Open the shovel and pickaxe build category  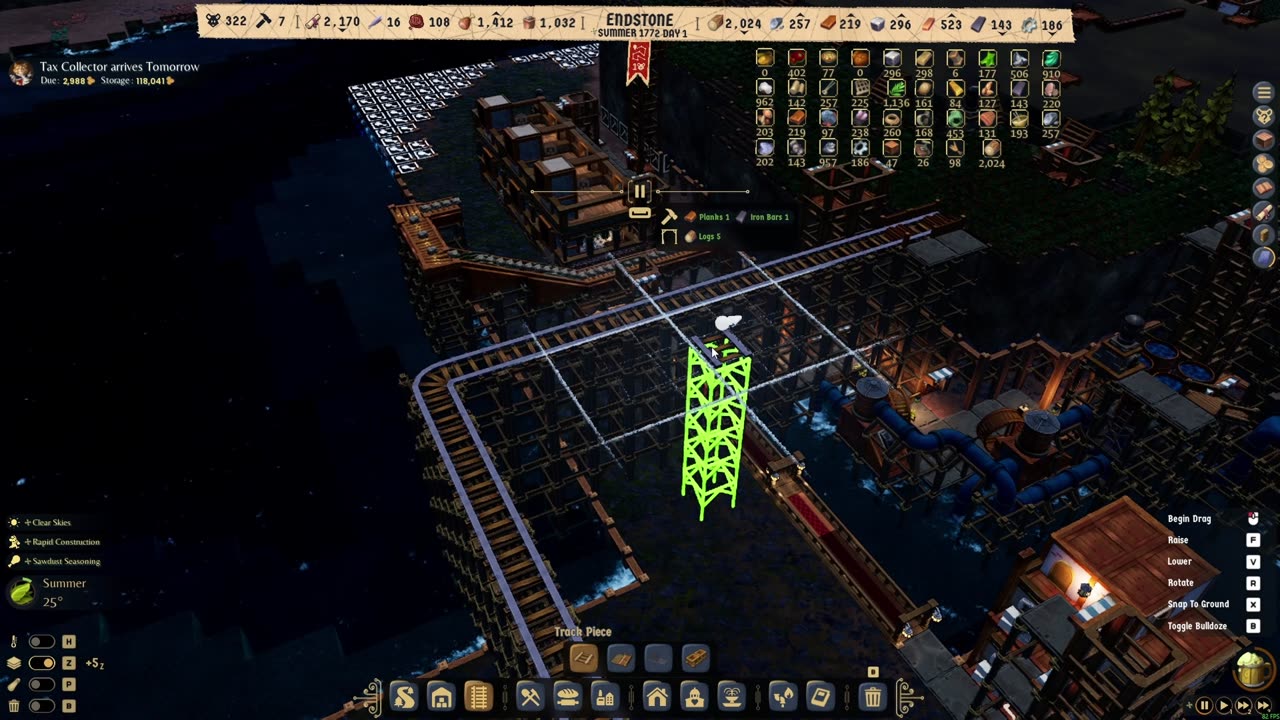click(x=530, y=696)
